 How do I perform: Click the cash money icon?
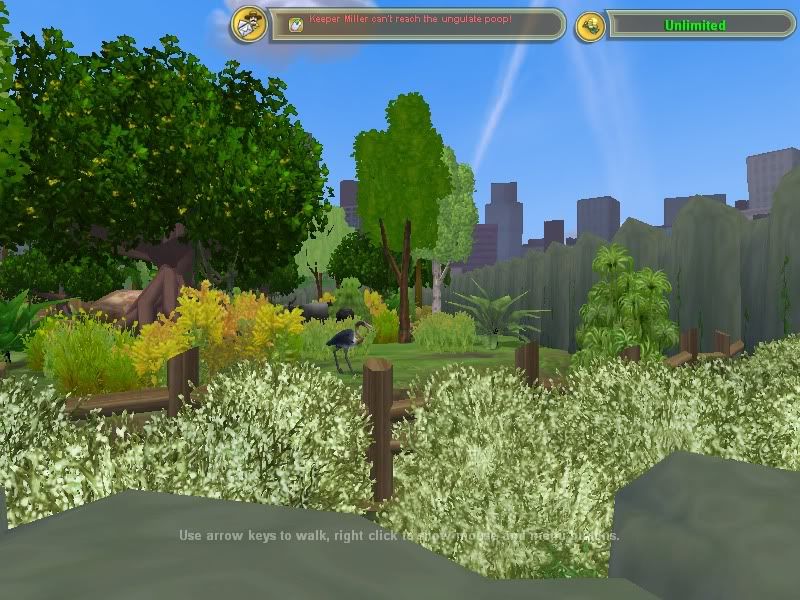pos(591,26)
